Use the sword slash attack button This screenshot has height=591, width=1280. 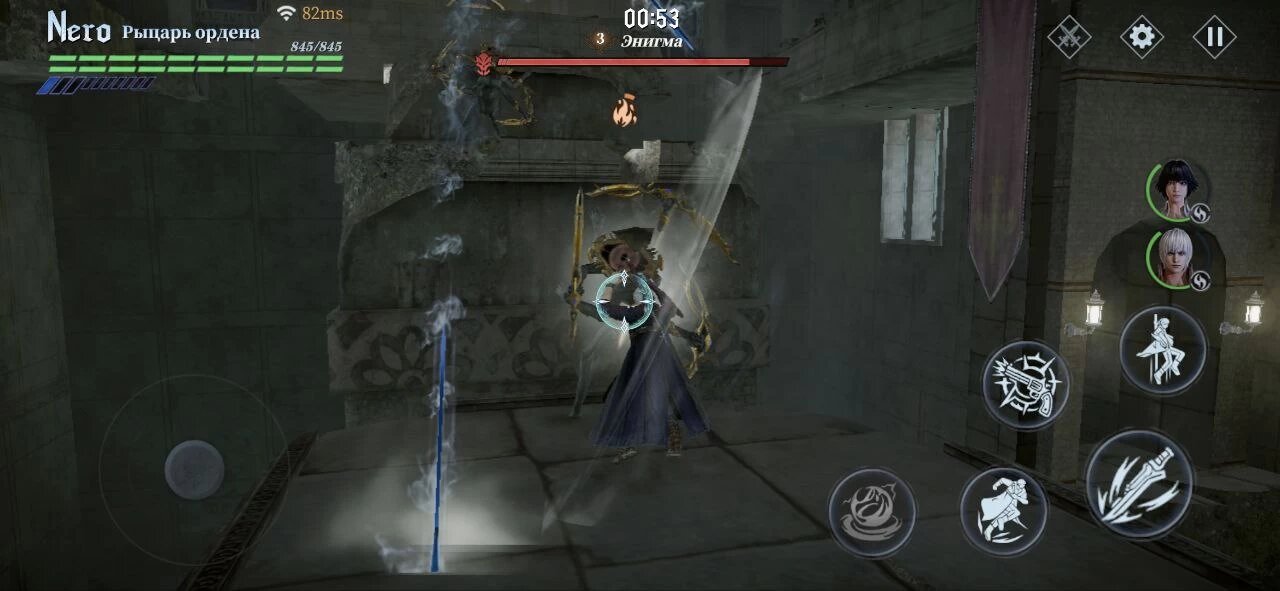click(1139, 485)
